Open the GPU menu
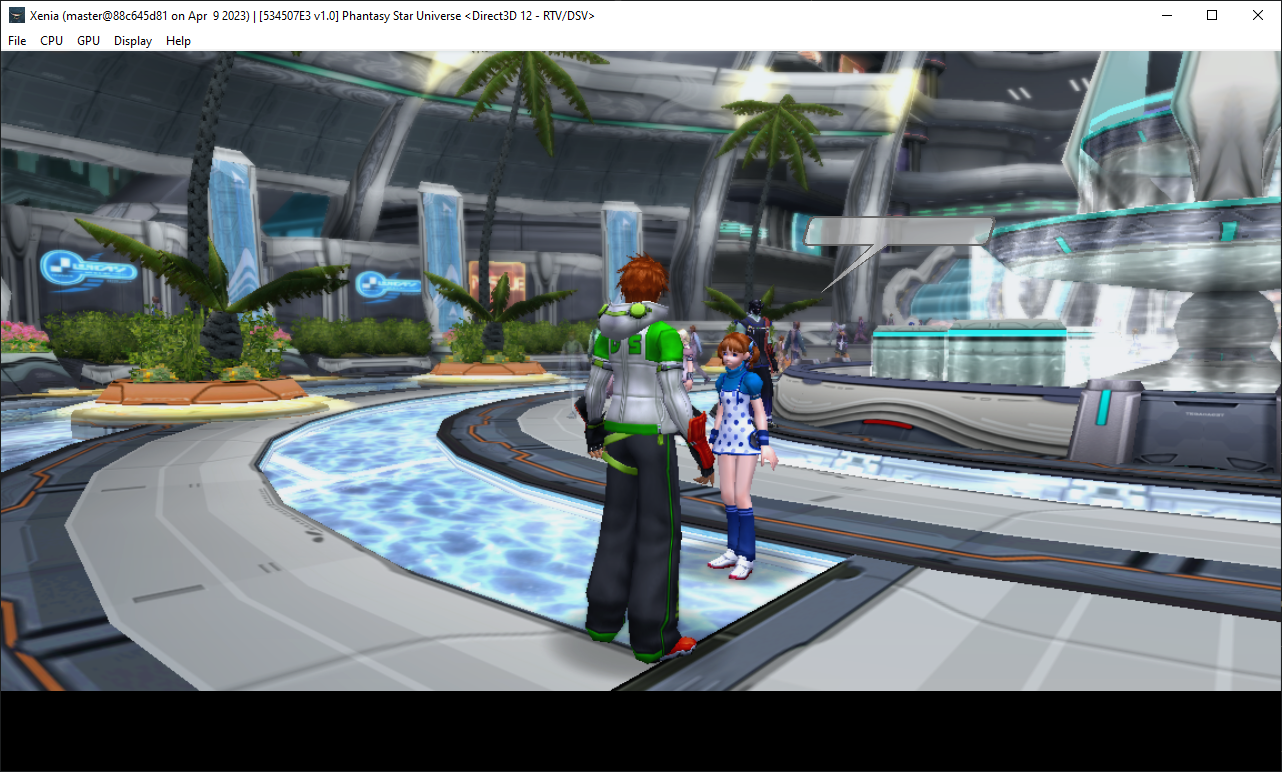Image resolution: width=1282 pixels, height=772 pixels. 87,41
